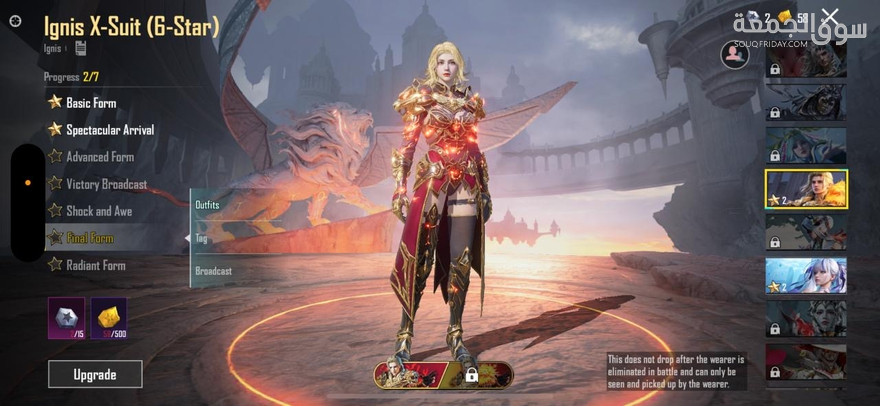
Task: Switch to the locked form preview
Action: pos(478,375)
